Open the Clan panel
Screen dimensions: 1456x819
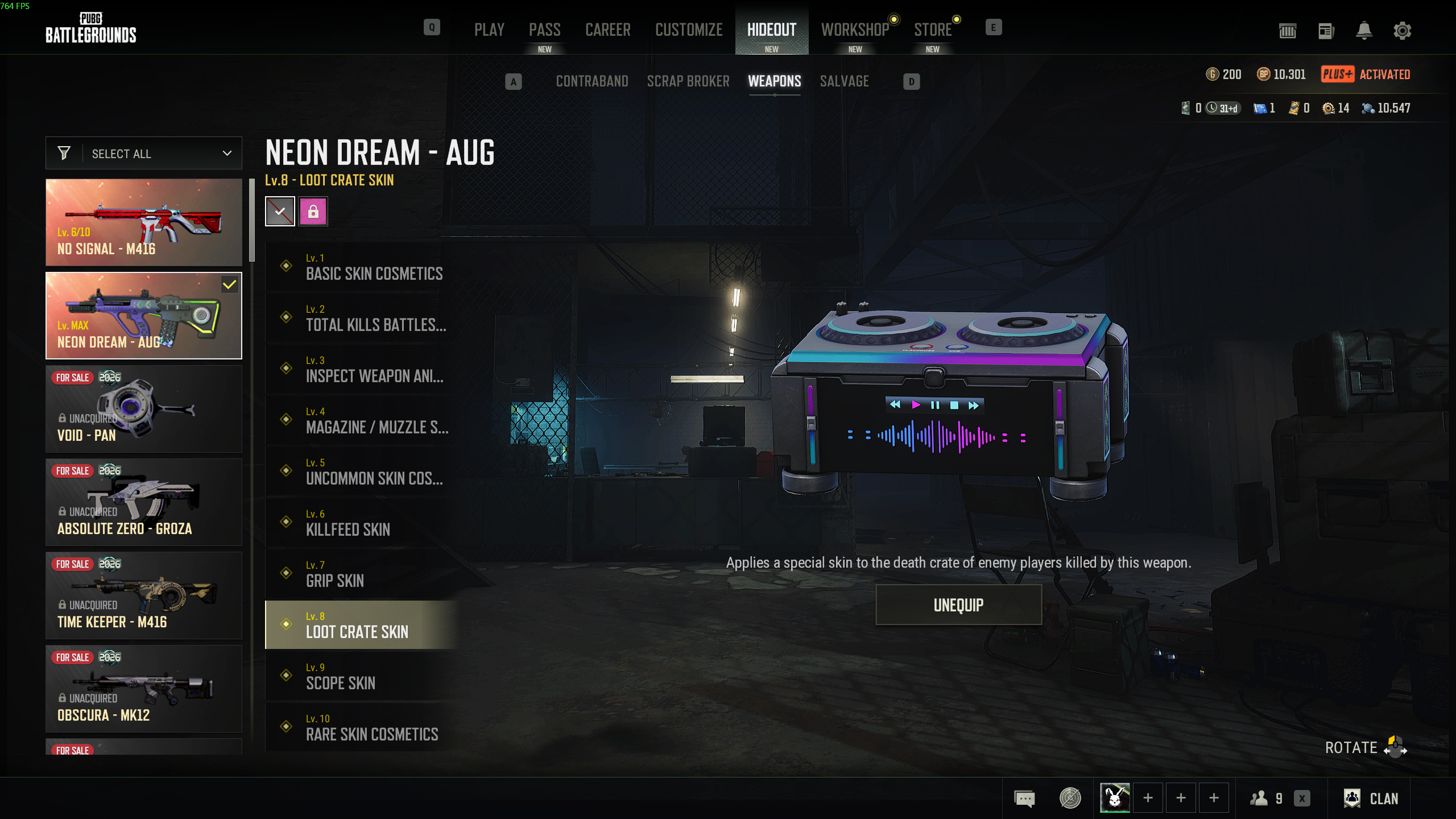(1371, 799)
